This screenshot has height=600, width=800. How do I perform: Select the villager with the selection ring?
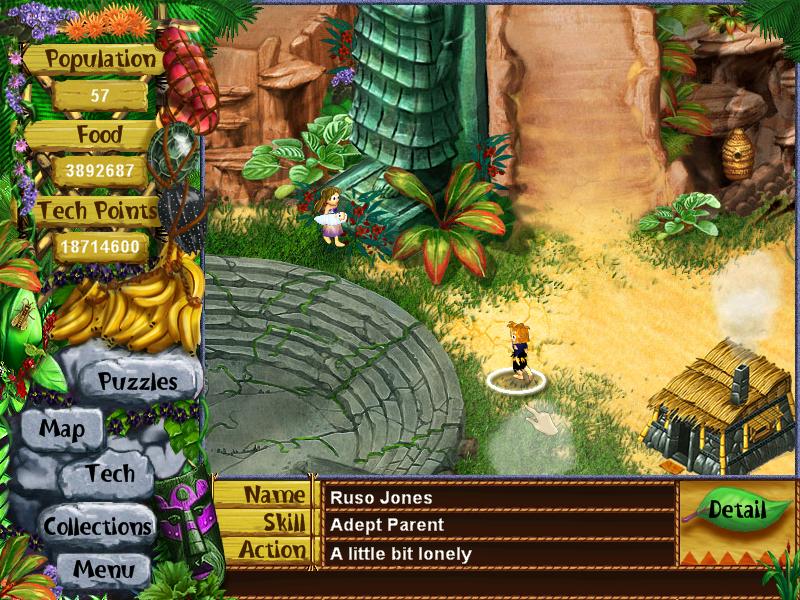518,352
